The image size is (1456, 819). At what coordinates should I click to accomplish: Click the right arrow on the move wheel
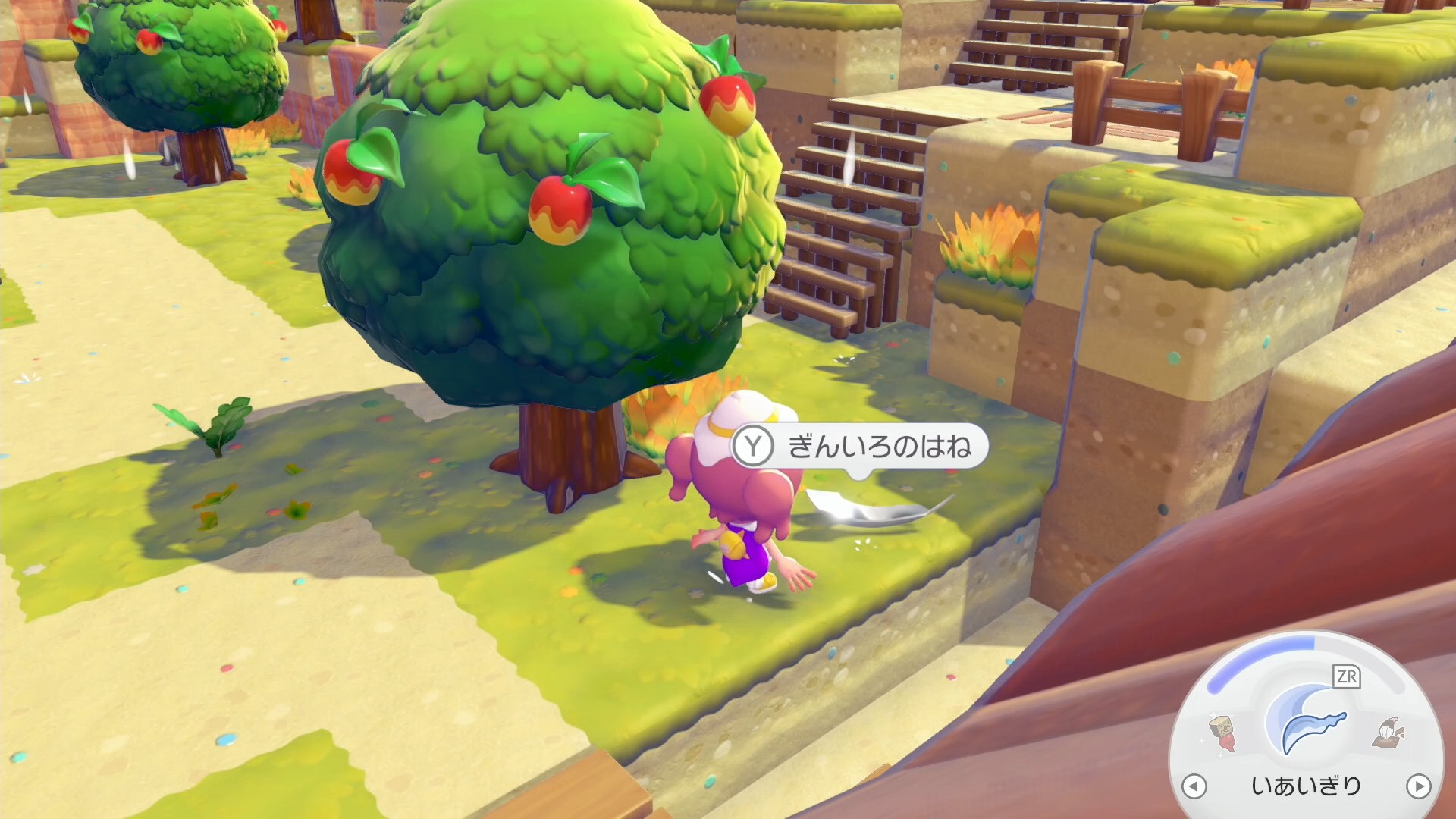click(1418, 786)
